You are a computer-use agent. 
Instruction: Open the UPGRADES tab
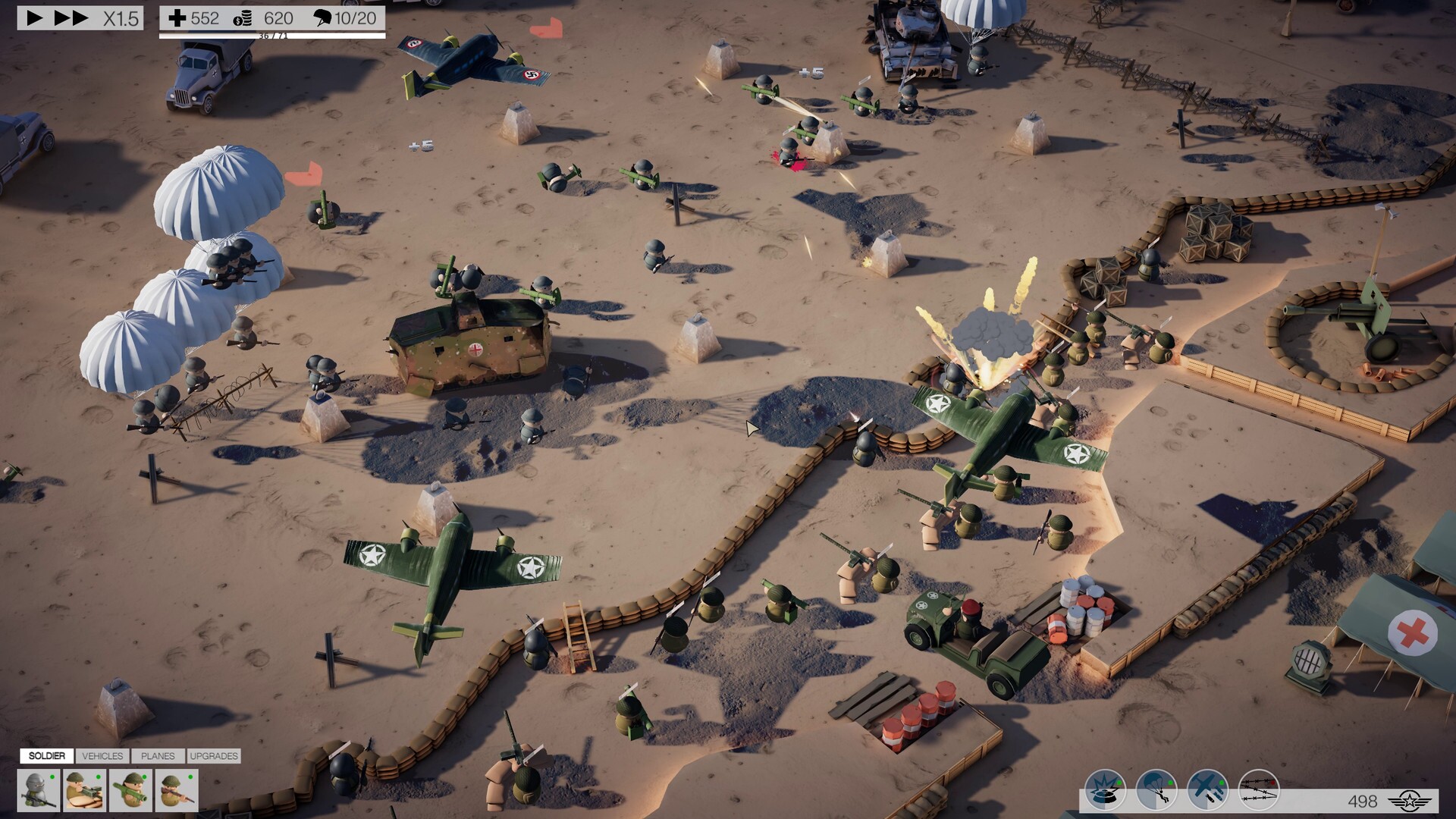click(x=215, y=756)
